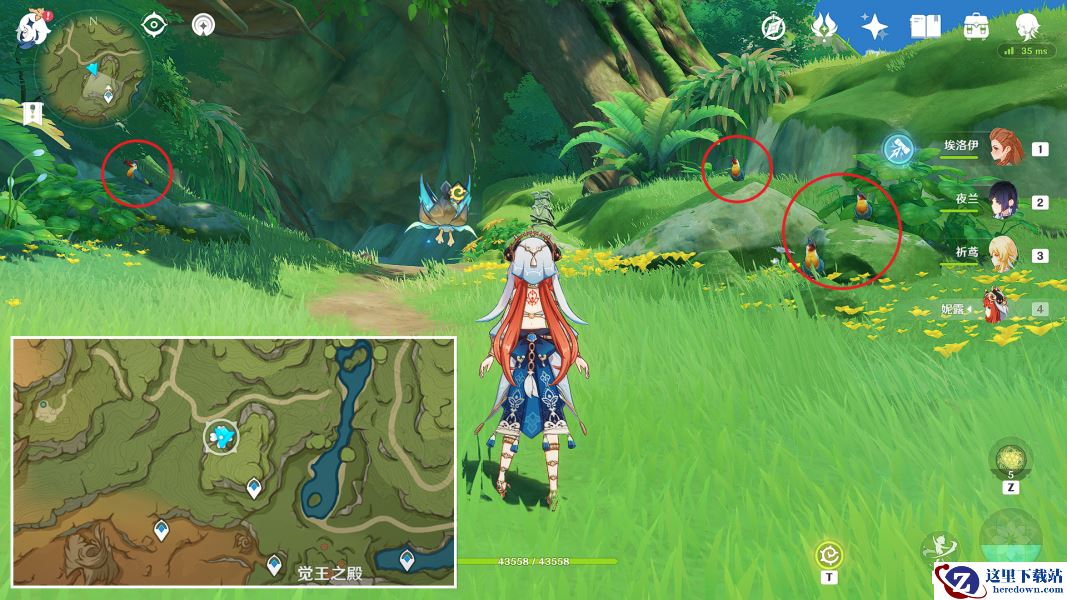Activate the green spiral skill icon

pyautogui.click(x=828, y=555)
